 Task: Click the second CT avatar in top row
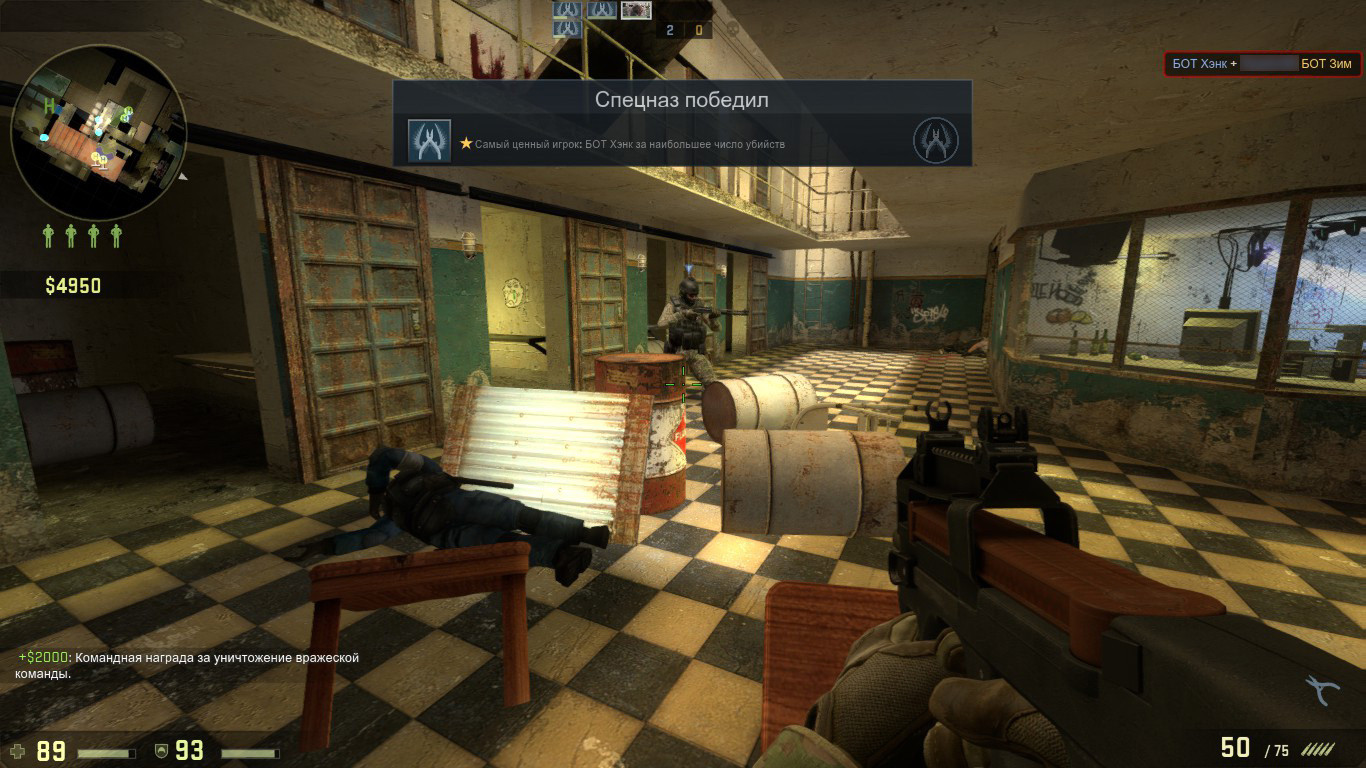(x=601, y=11)
